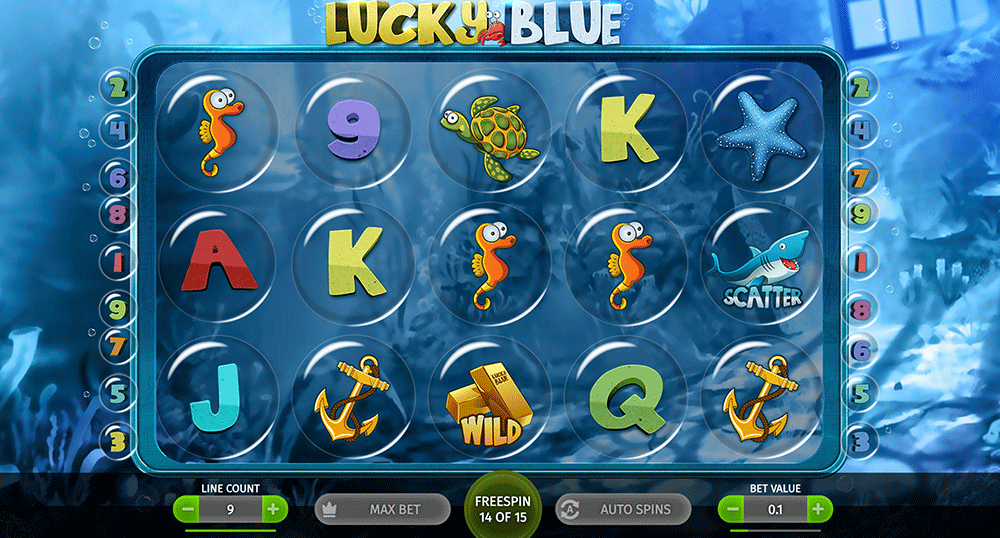Click the Max Bet button

(381, 509)
